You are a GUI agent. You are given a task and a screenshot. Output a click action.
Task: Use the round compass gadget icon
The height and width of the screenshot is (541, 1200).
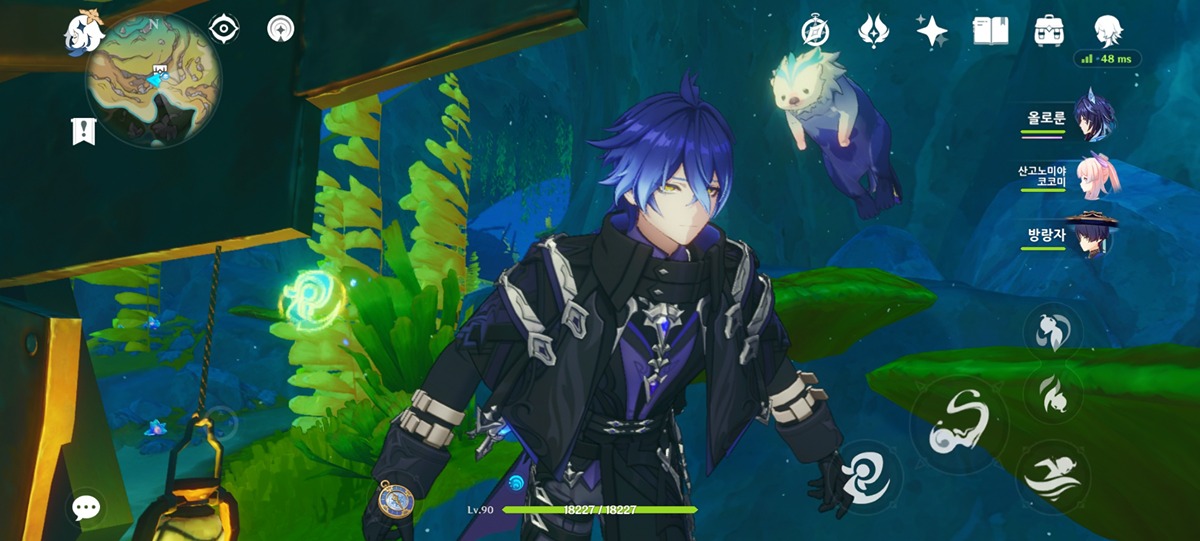[x=396, y=498]
